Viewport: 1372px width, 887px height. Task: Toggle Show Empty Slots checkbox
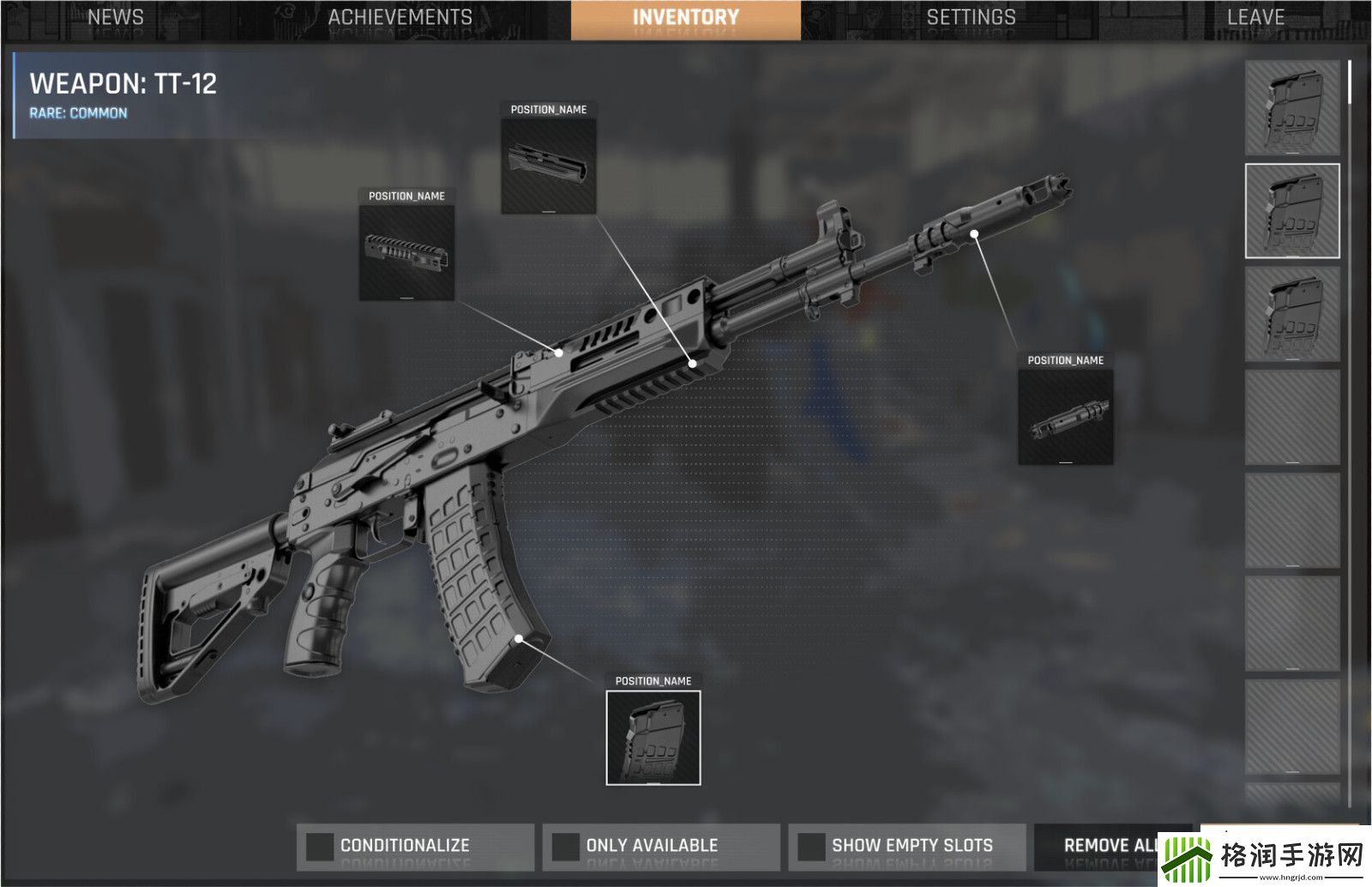tap(811, 846)
